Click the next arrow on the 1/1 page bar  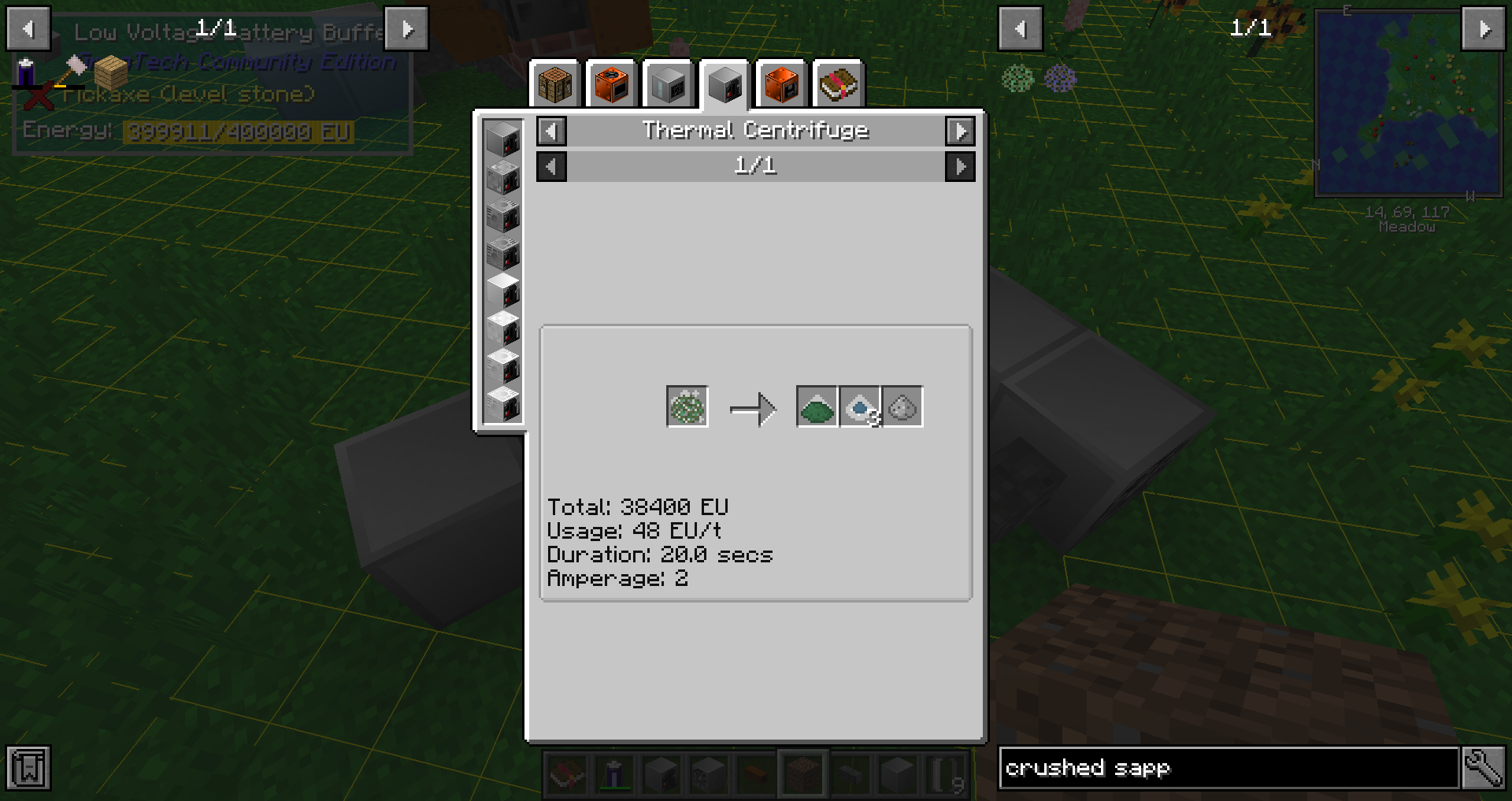(x=959, y=166)
